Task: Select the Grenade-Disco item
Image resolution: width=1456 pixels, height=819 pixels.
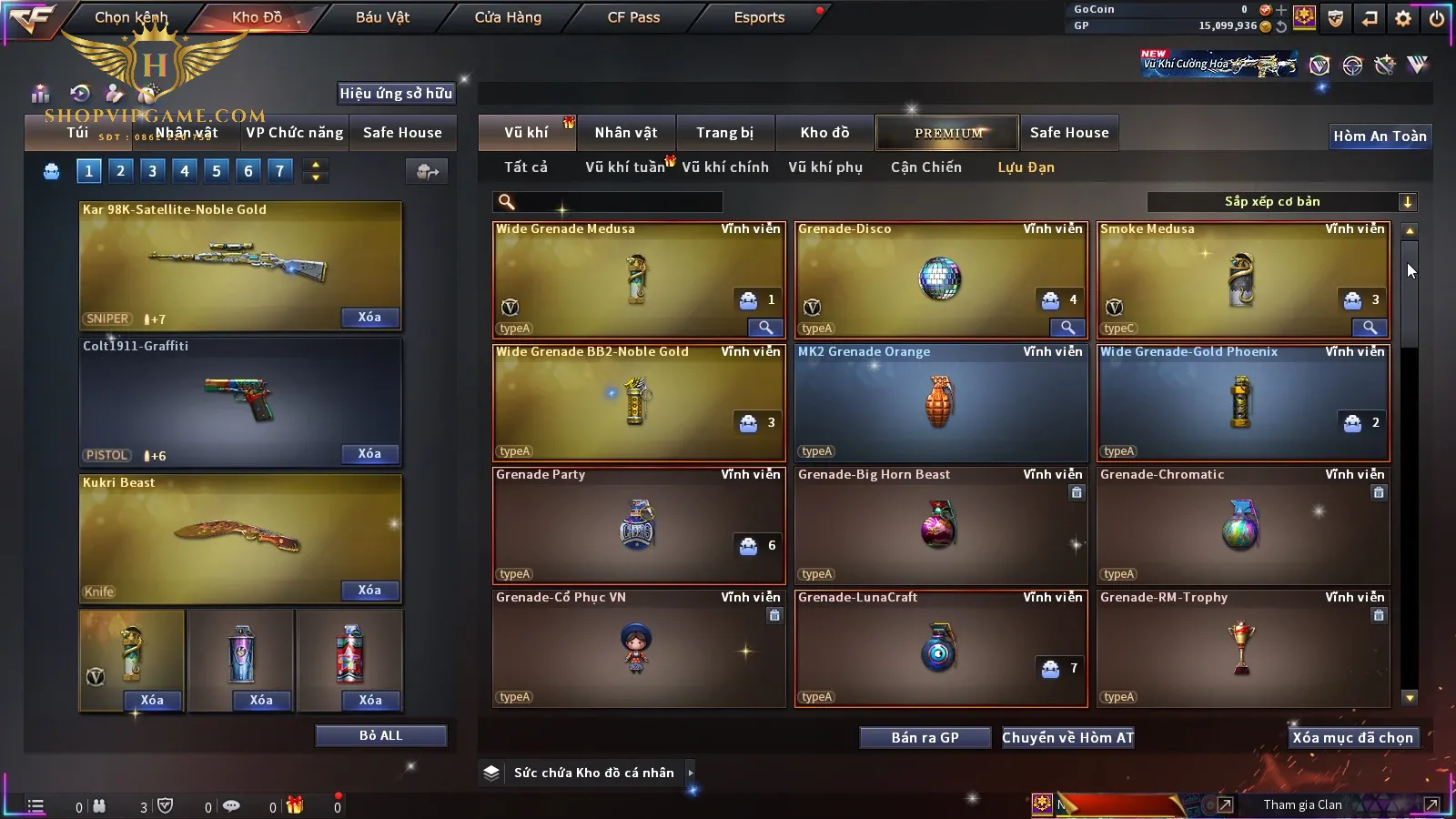Action: click(941, 279)
